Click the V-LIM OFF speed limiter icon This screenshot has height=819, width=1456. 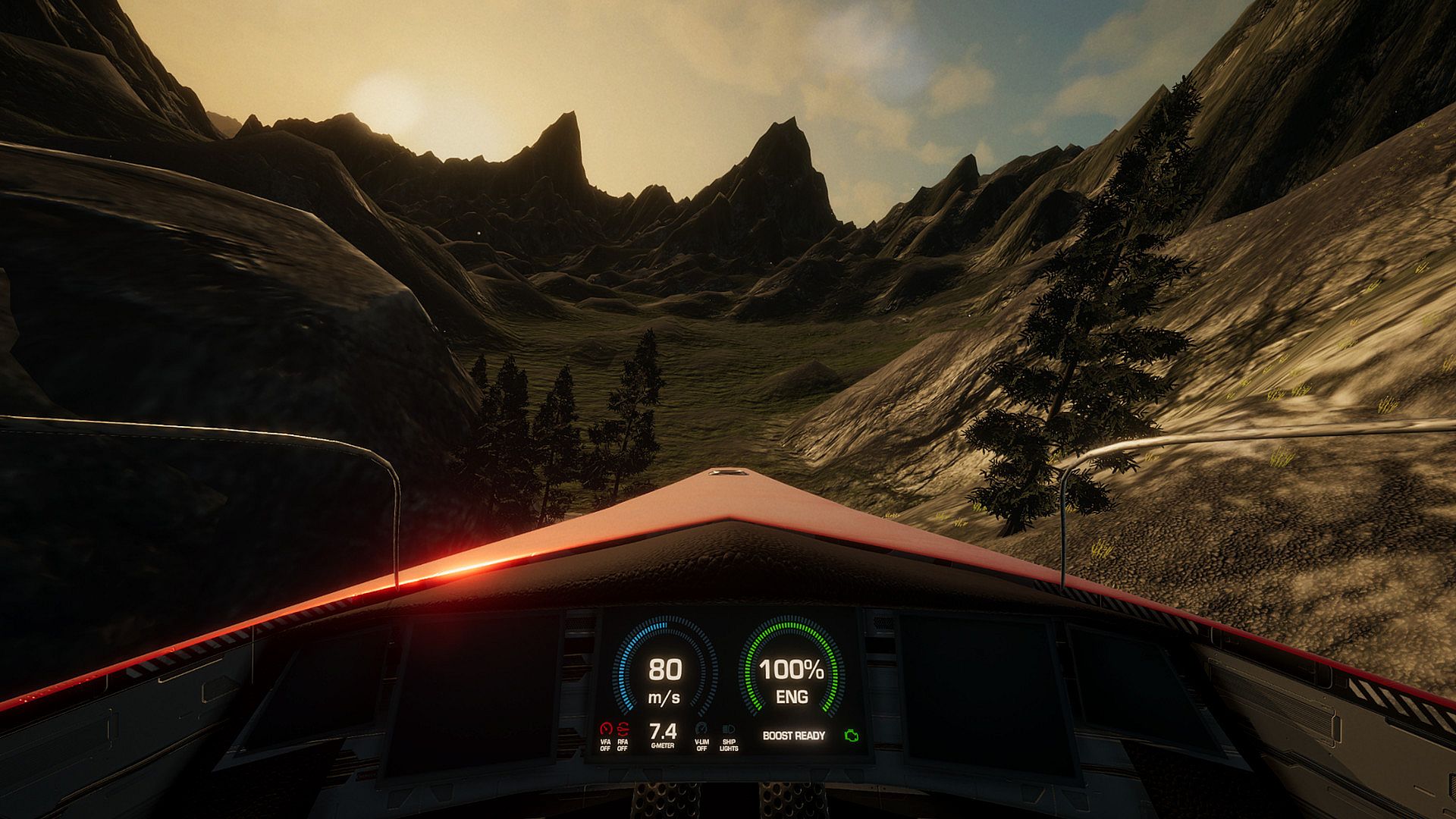[701, 734]
